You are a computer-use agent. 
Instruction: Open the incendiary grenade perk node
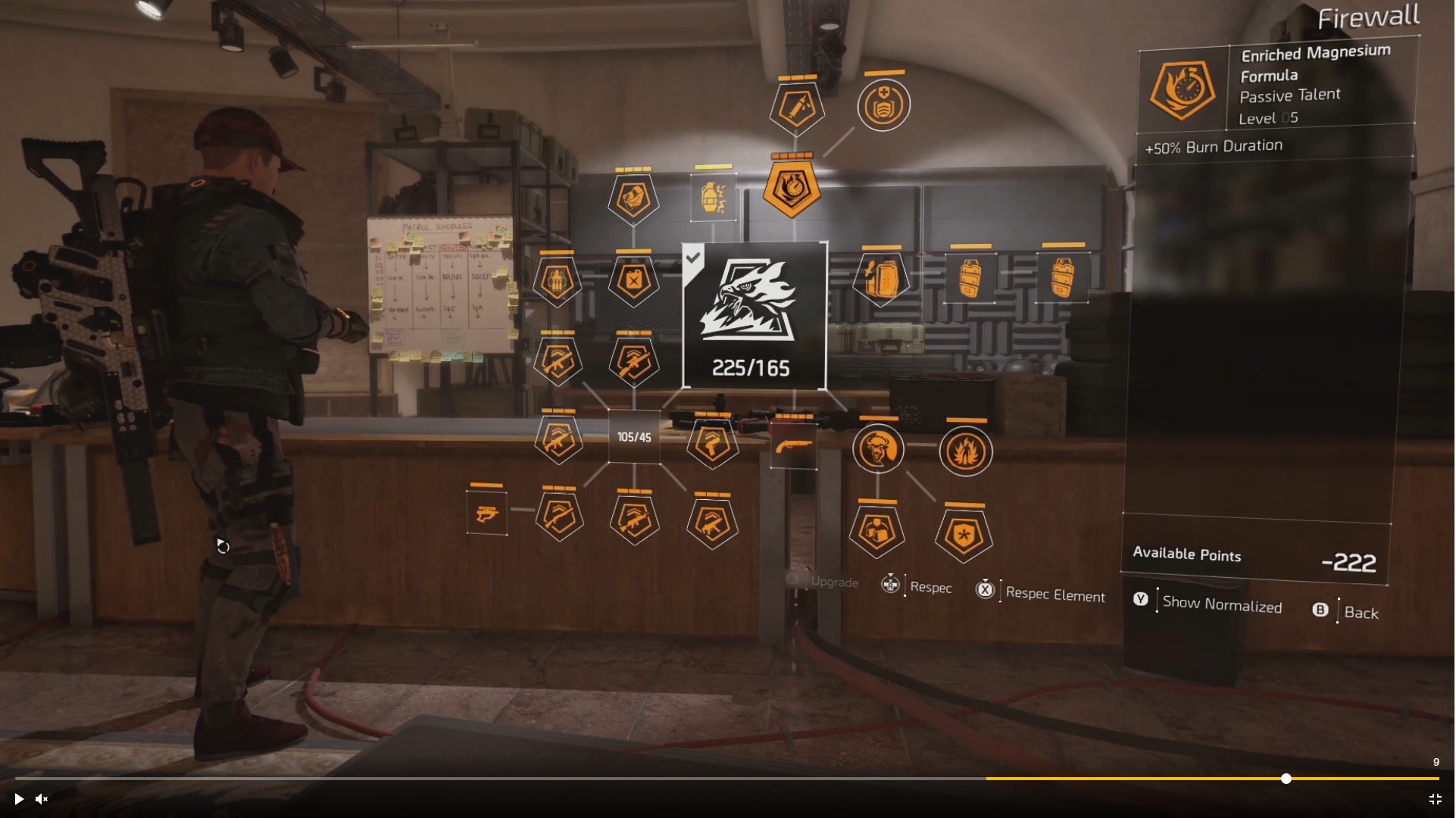coord(713,198)
